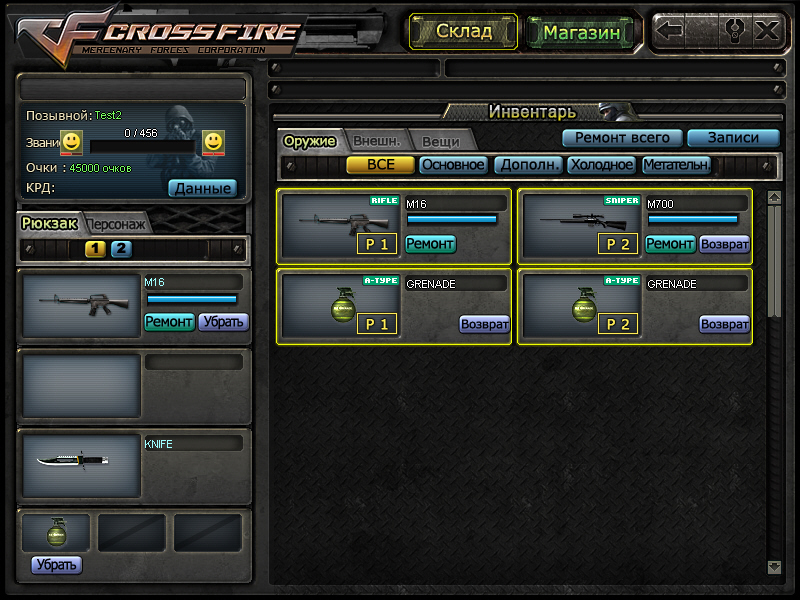This screenshot has width=800, height=600.
Task: Remove the grenade with the bottom Убрать button
Action: pos(56,565)
